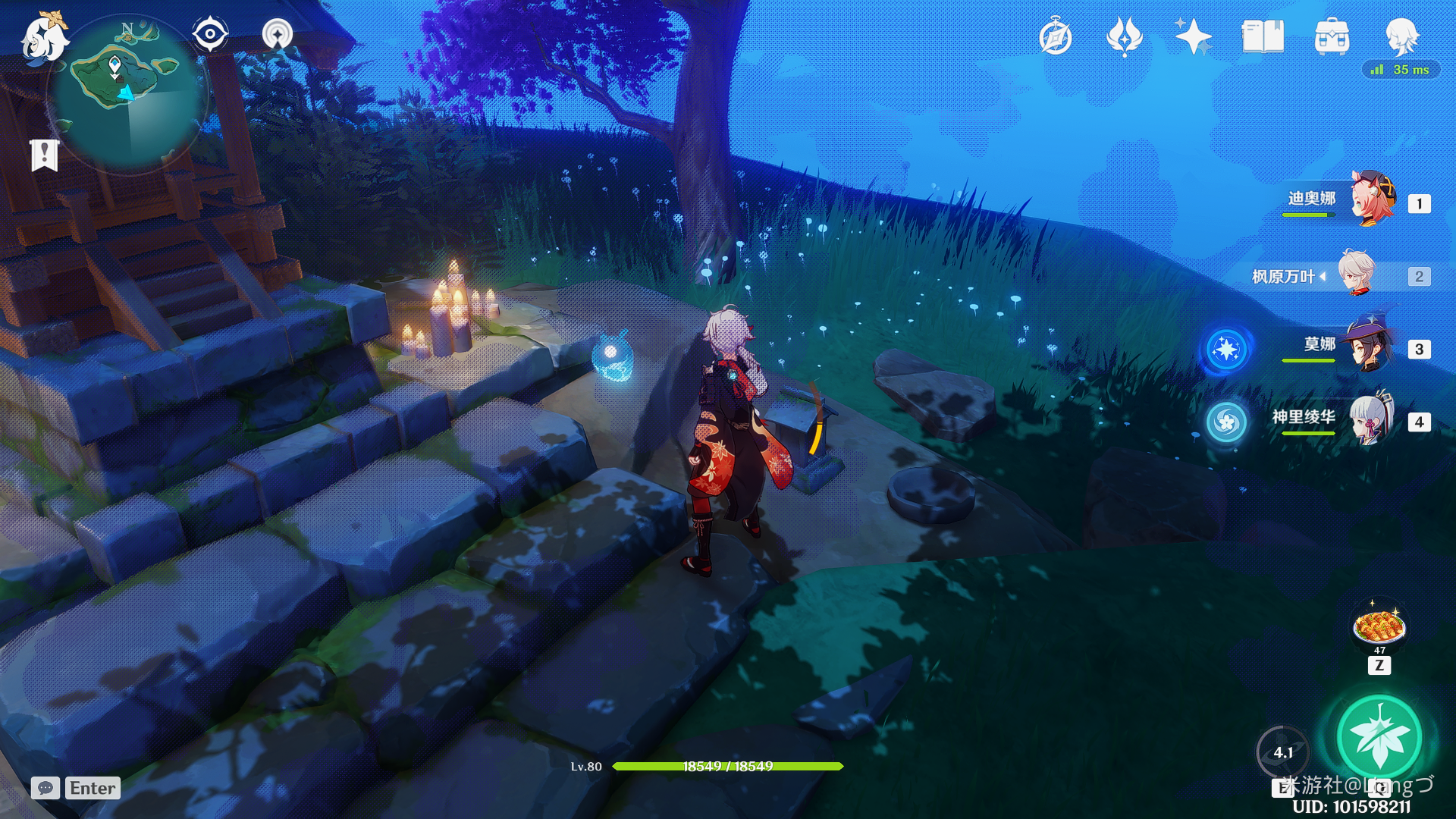The height and width of the screenshot is (819, 1456).
Task: Open the Adventurer Handbook compass icon
Action: [1056, 37]
